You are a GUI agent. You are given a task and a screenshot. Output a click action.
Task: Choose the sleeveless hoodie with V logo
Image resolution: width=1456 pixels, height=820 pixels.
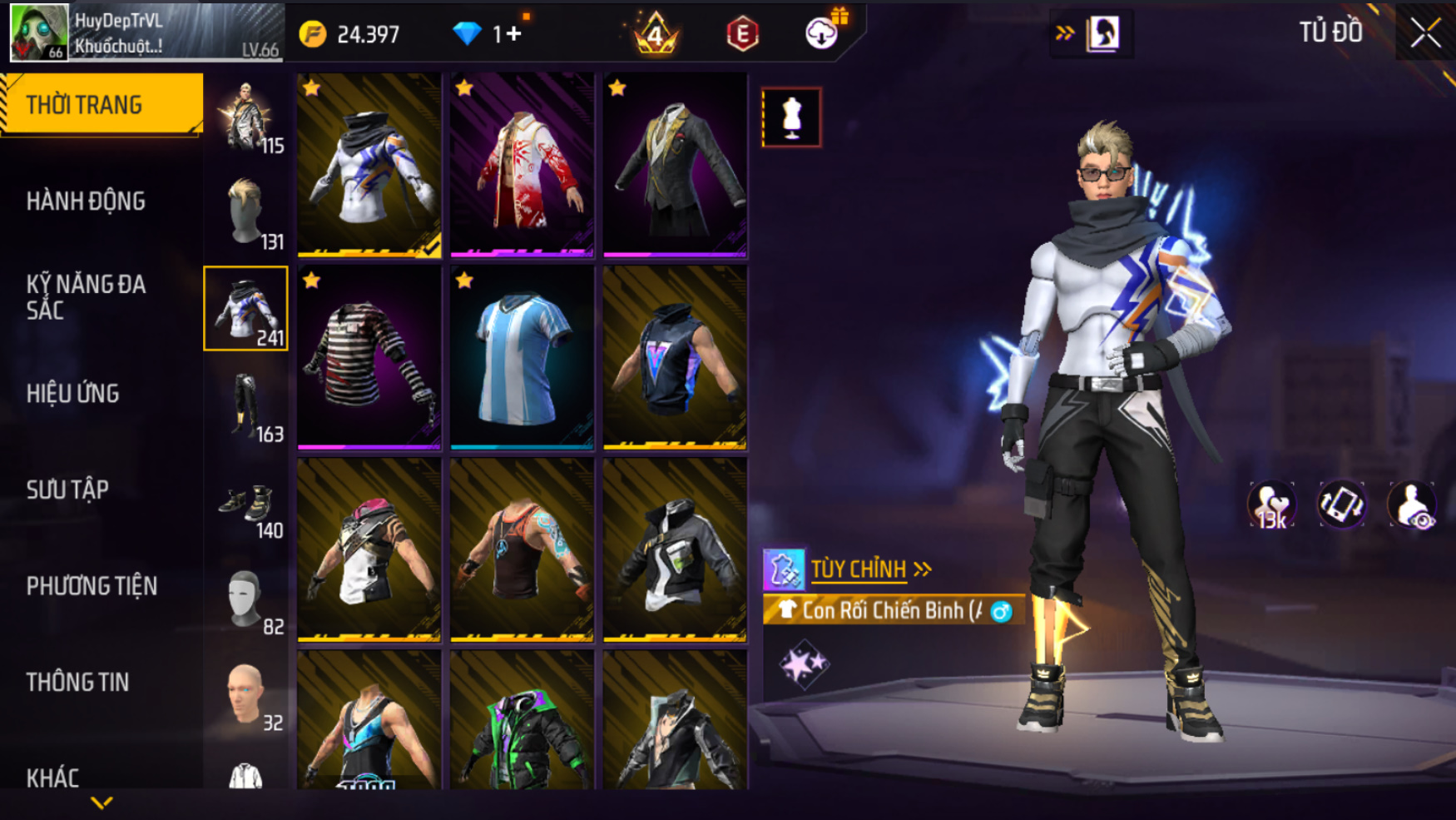[675, 358]
